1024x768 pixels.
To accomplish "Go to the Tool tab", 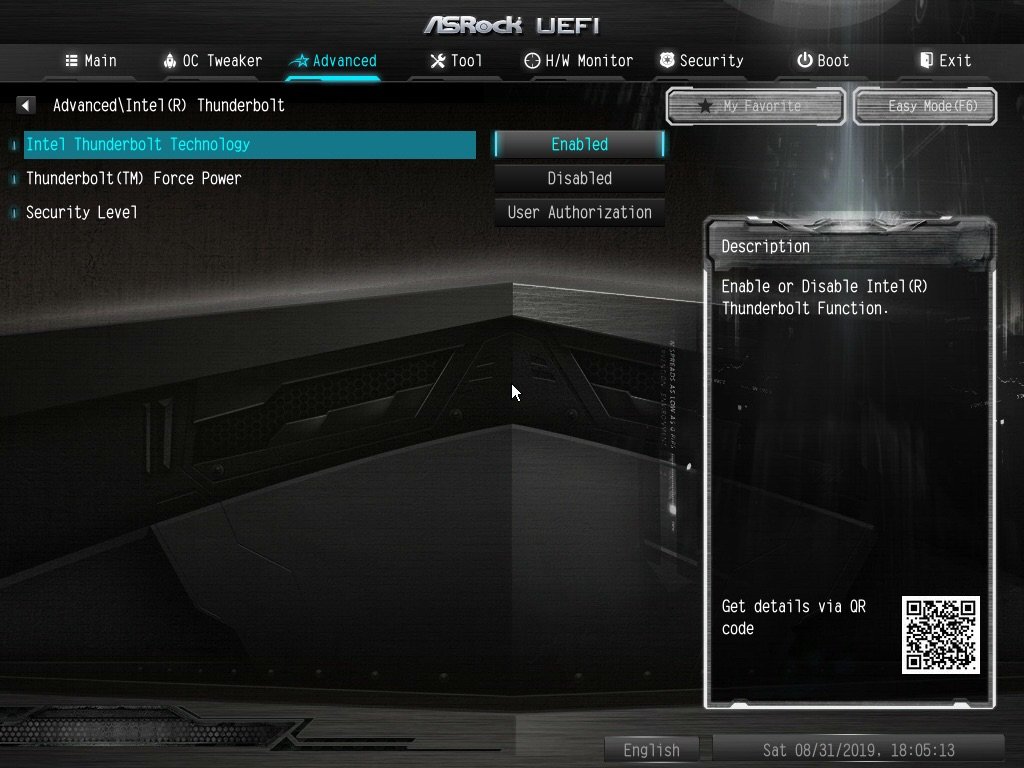I will click(456, 61).
